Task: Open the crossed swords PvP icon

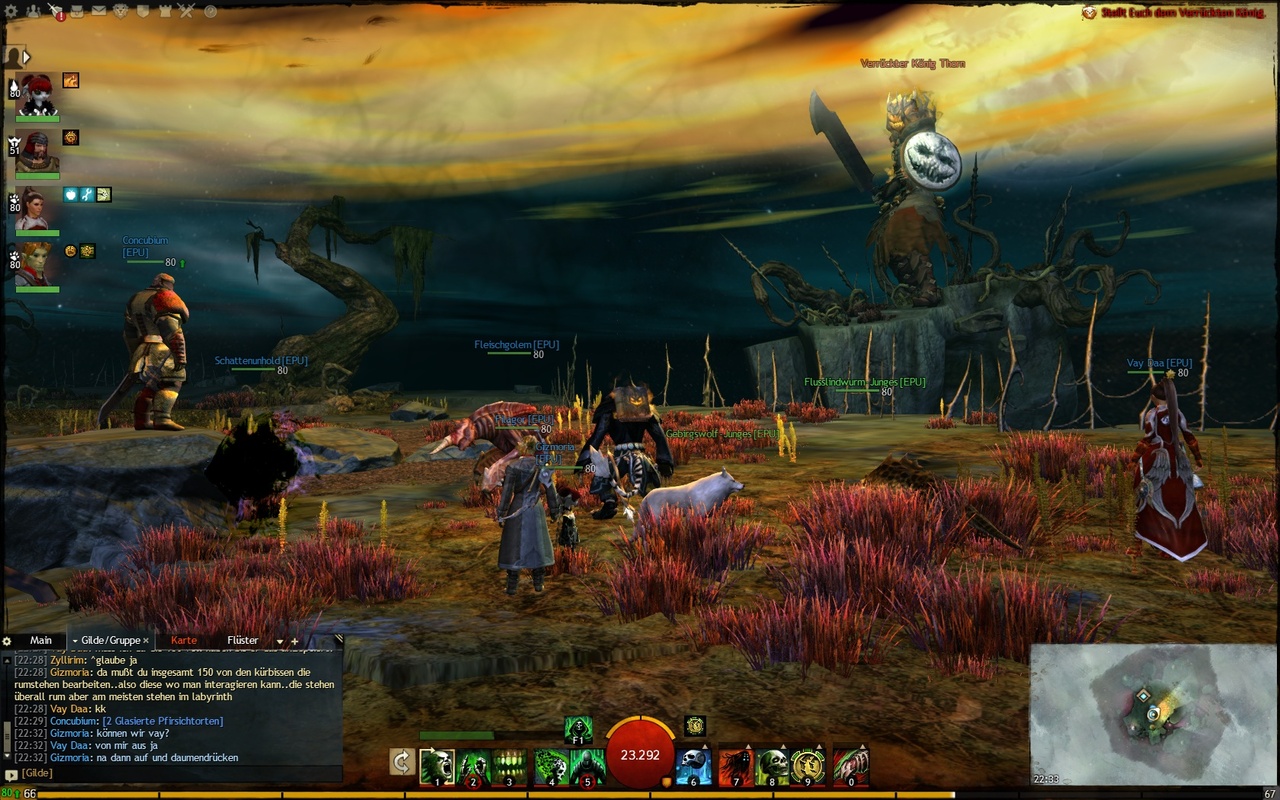Action: [186, 11]
